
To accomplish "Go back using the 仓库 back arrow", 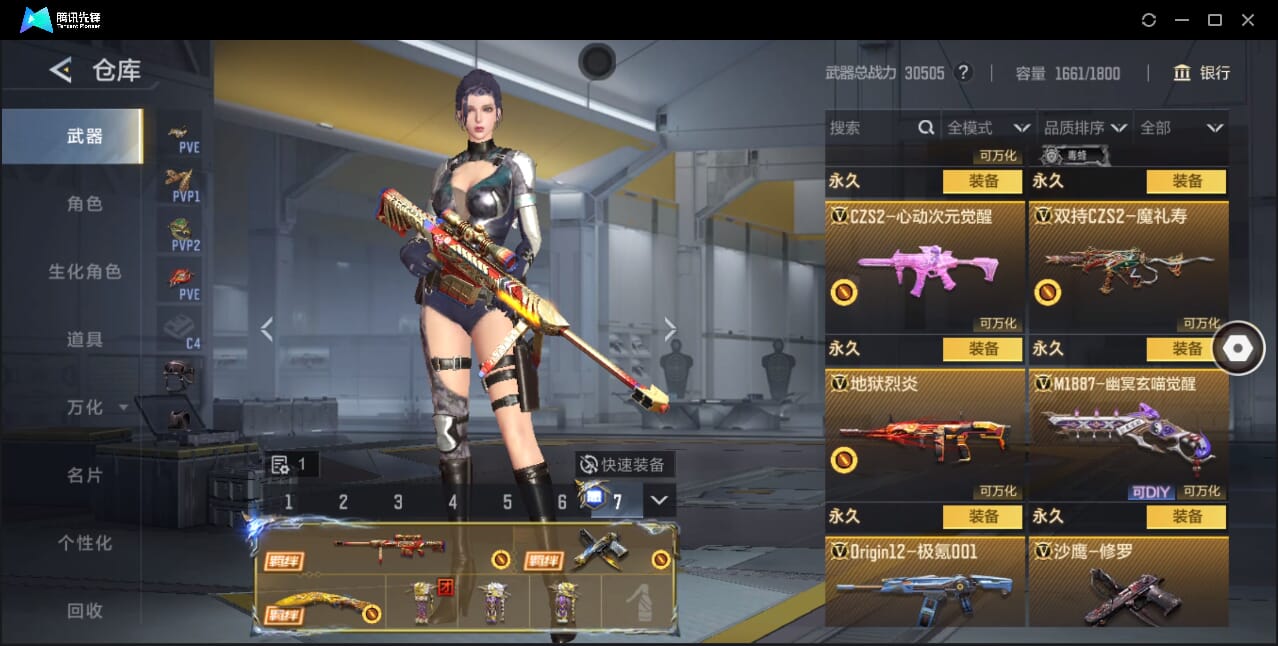I will coord(61,70).
